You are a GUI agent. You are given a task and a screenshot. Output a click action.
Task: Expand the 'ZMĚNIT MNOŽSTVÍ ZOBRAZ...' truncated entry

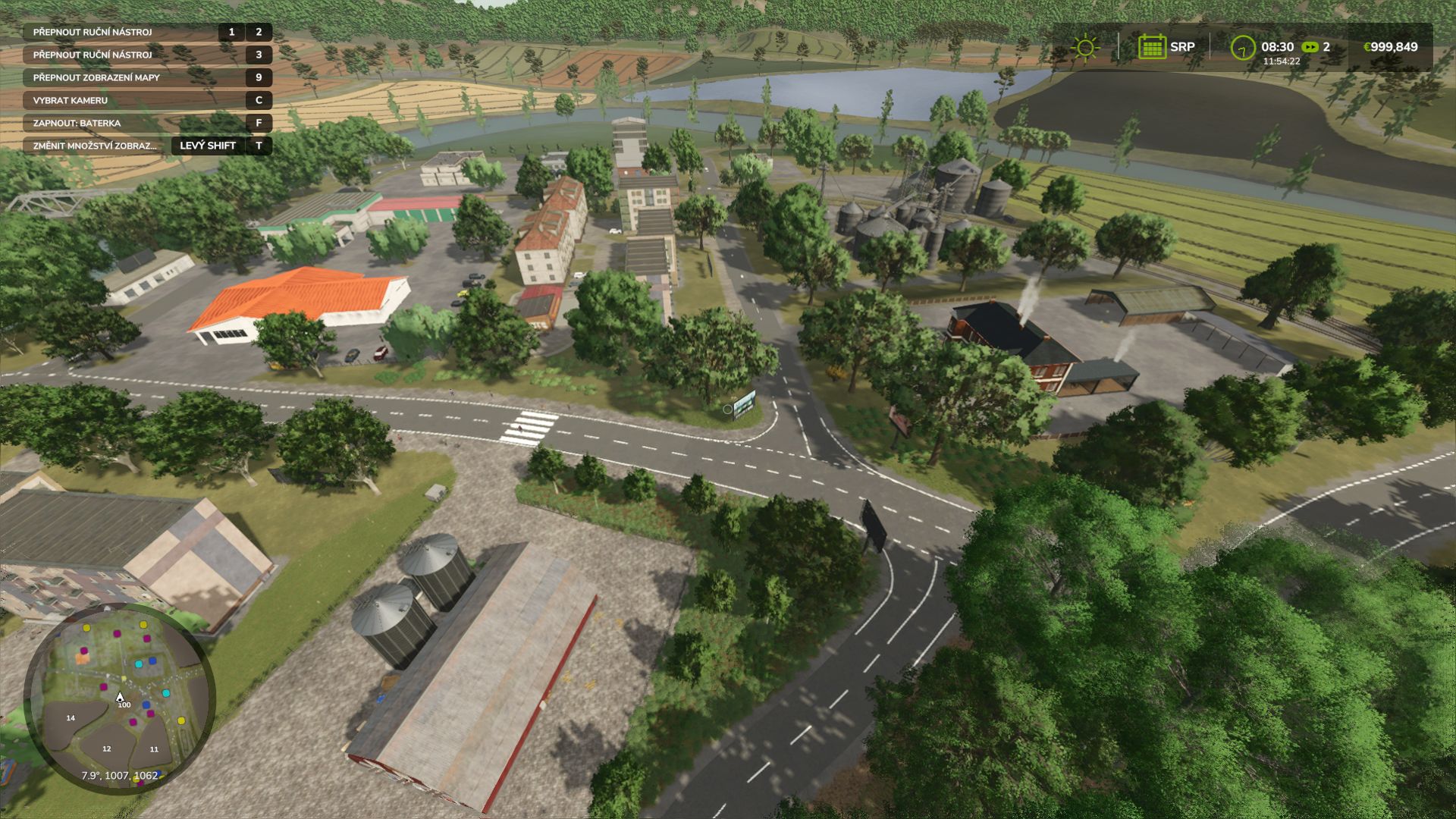coord(95,146)
